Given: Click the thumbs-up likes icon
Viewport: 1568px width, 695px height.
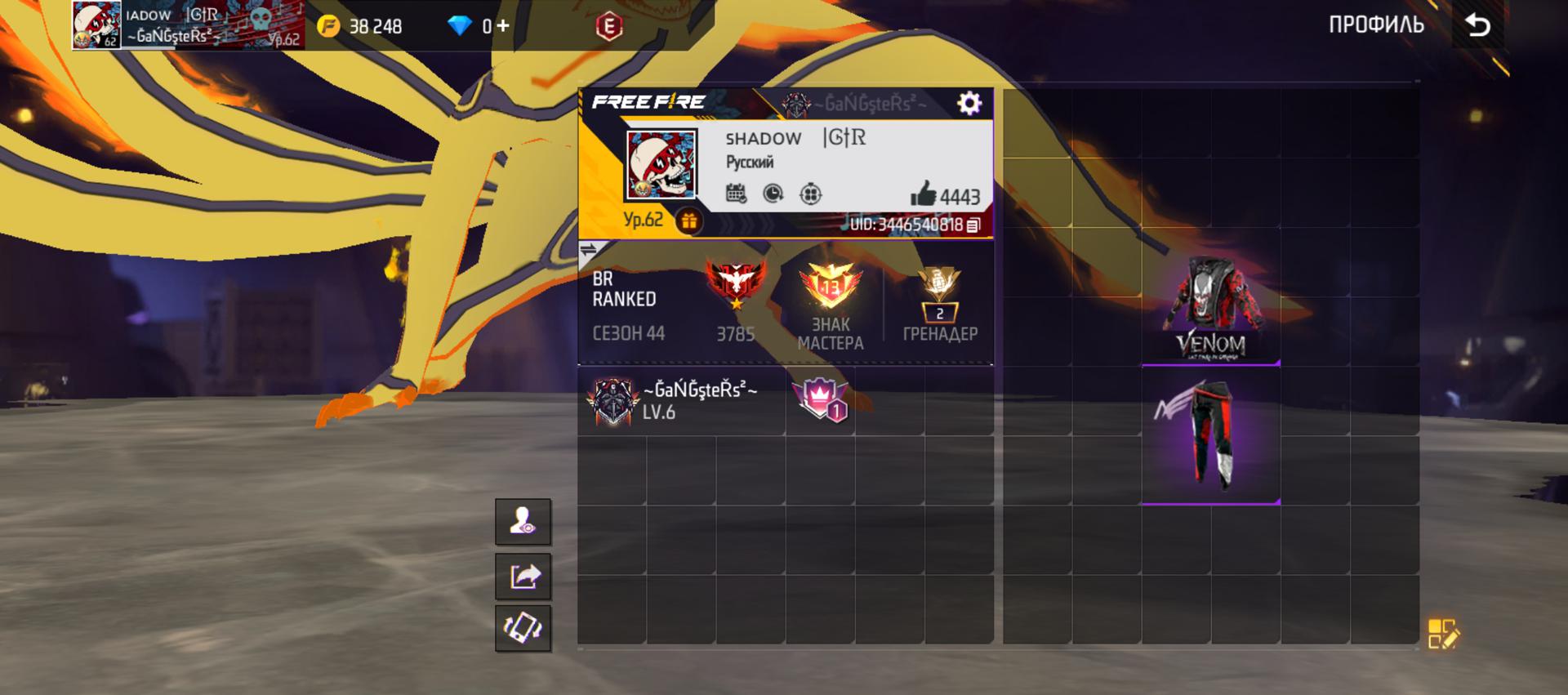Looking at the screenshot, I should coord(924,194).
